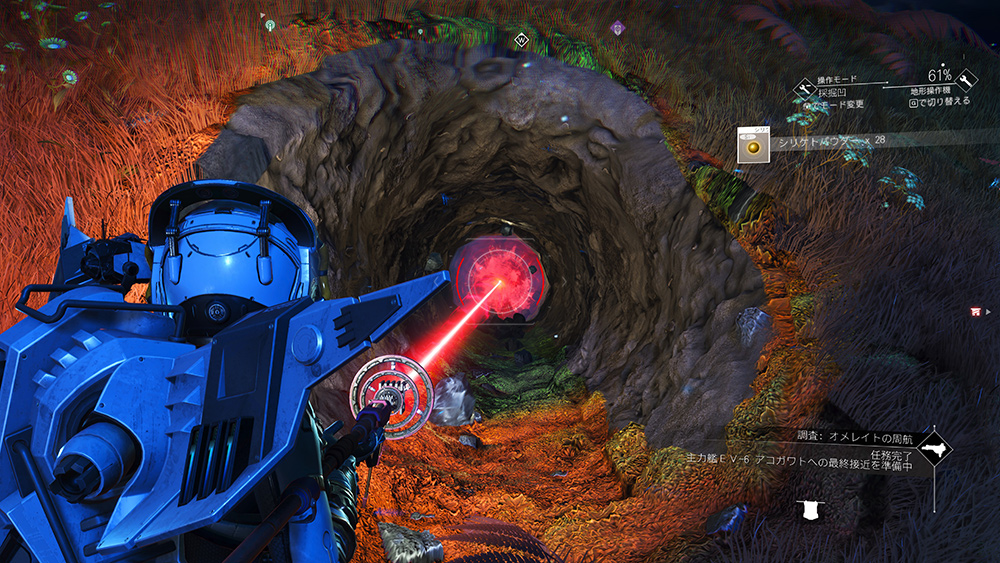Click the operation mode wrench icon
The width and height of the screenshot is (1000, 563).
coord(806,89)
